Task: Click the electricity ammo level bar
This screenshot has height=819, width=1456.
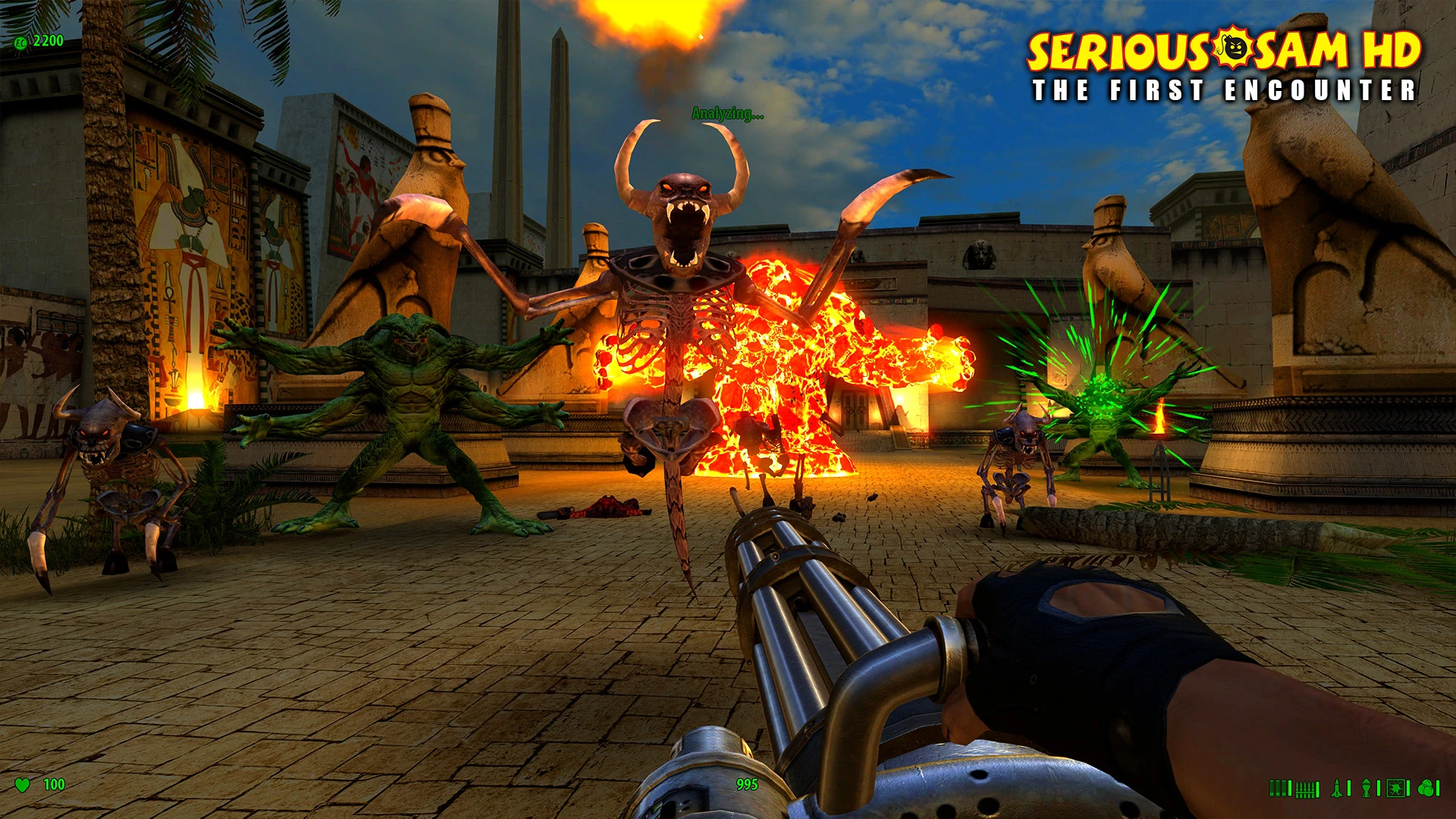Action: tap(1407, 789)
